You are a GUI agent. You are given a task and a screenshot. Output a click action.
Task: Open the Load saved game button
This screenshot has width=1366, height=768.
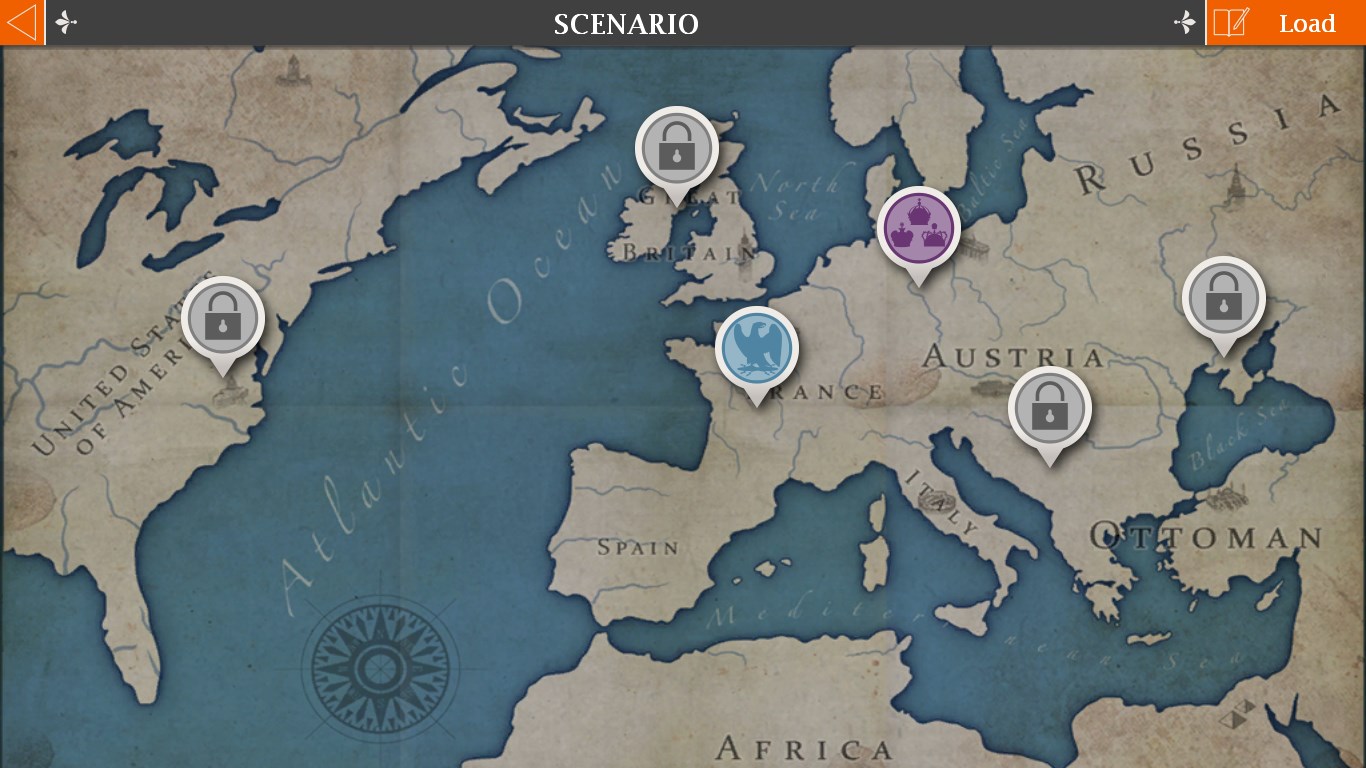point(1286,23)
